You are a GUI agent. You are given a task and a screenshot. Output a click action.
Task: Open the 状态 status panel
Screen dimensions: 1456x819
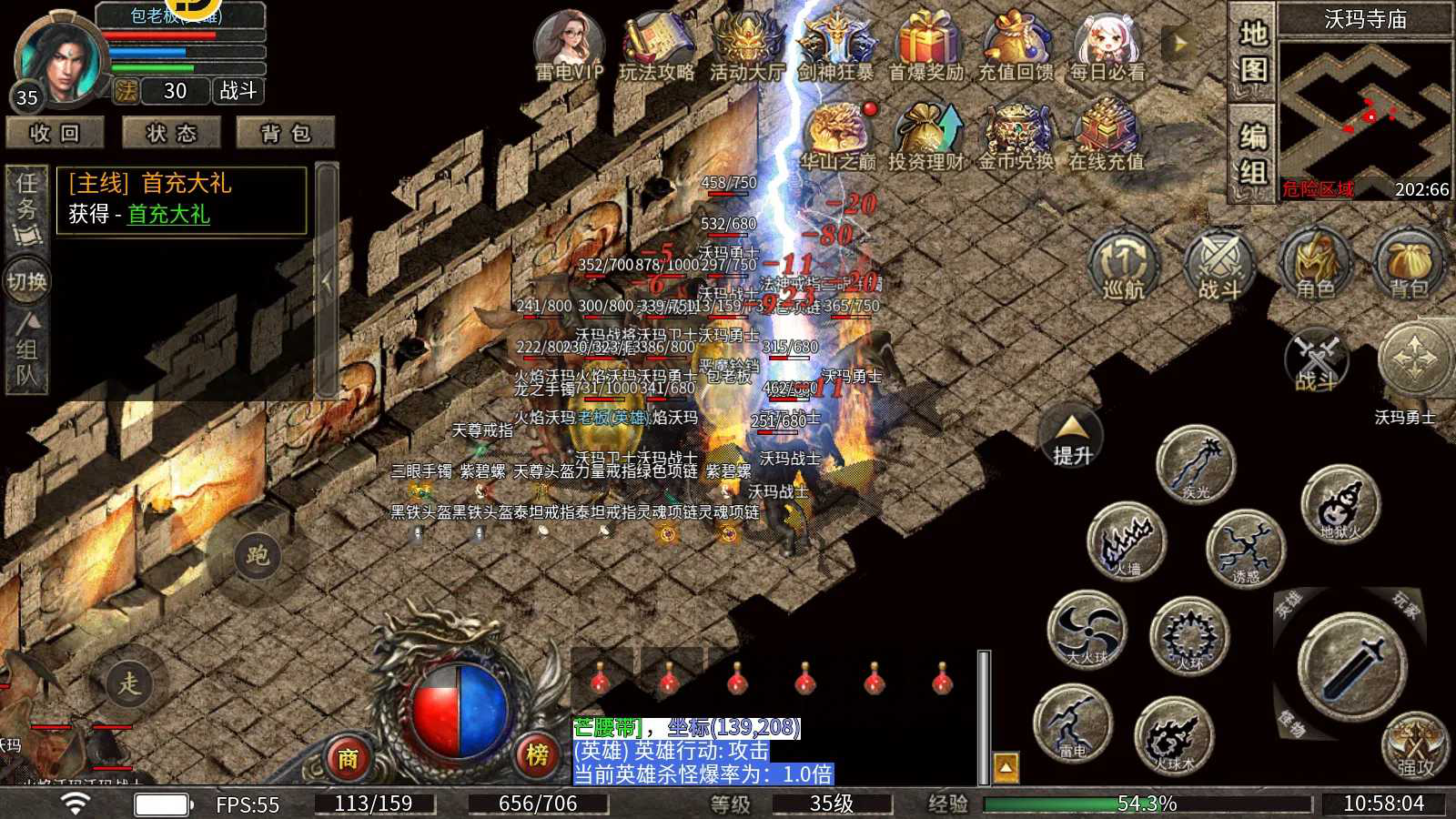coord(171,134)
